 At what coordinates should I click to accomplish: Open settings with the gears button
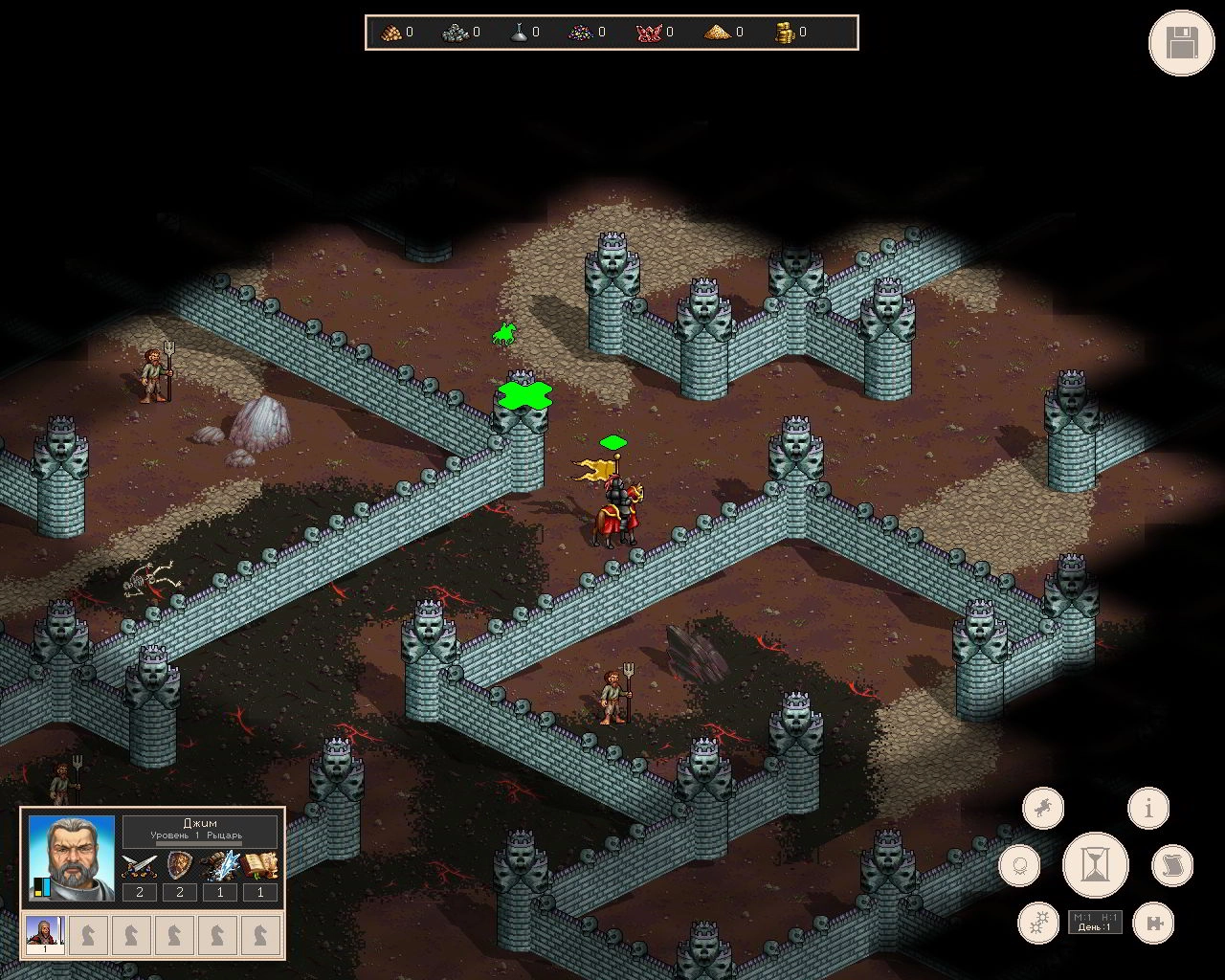(1037, 923)
